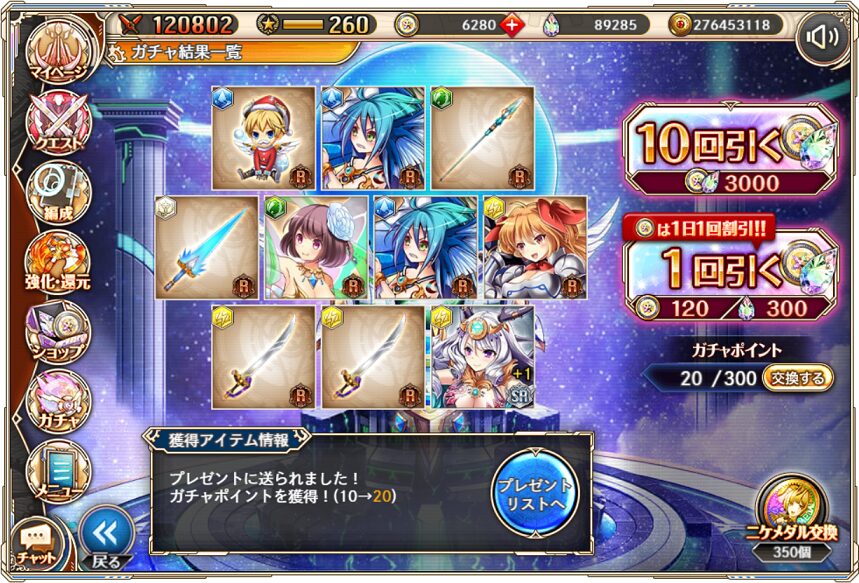Exchange gacha points with 交換する
Viewport: 859px width, 583px height.
coord(798,377)
